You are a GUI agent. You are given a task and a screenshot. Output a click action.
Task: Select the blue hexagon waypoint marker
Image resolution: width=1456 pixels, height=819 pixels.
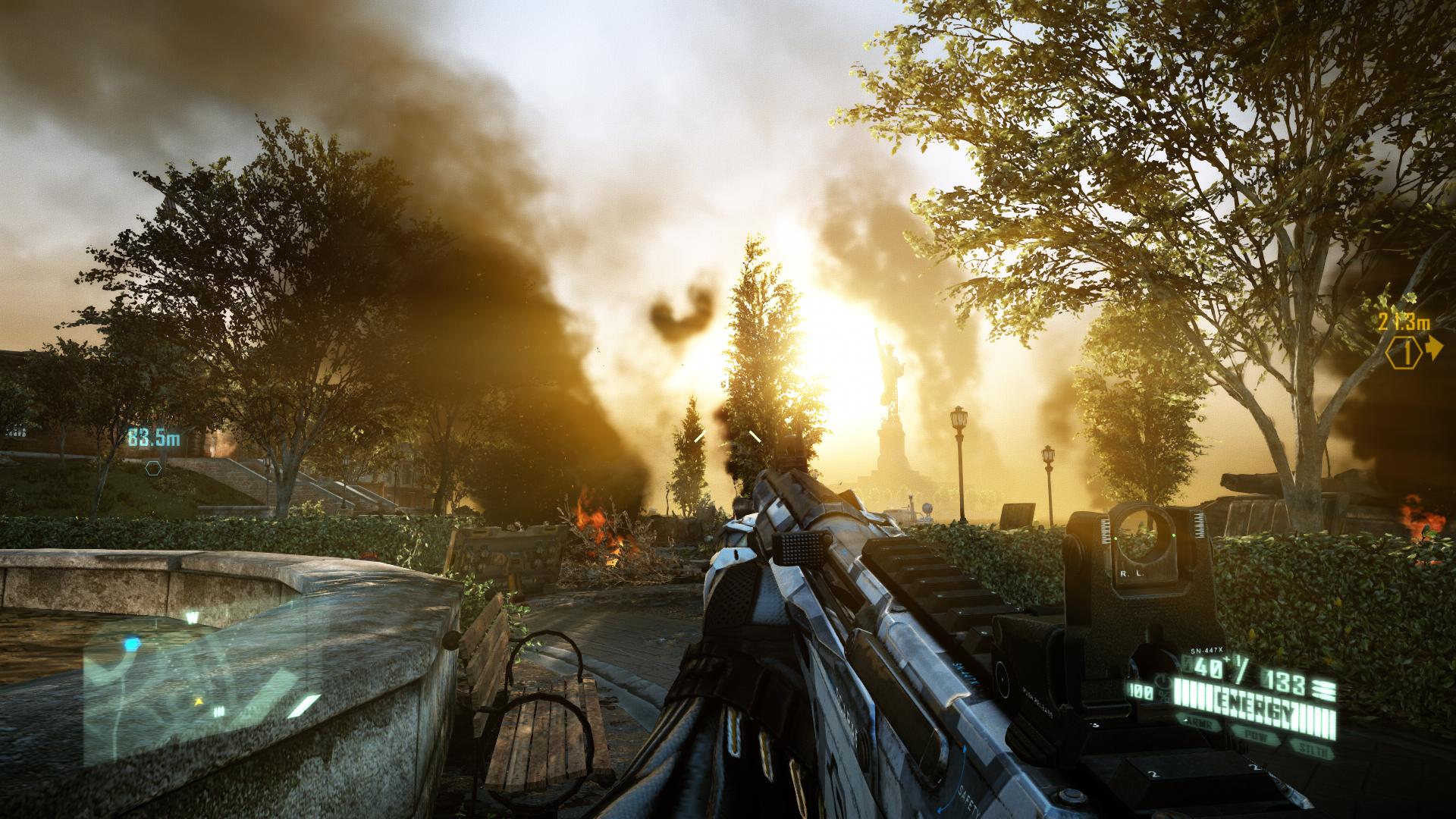[x=154, y=467]
